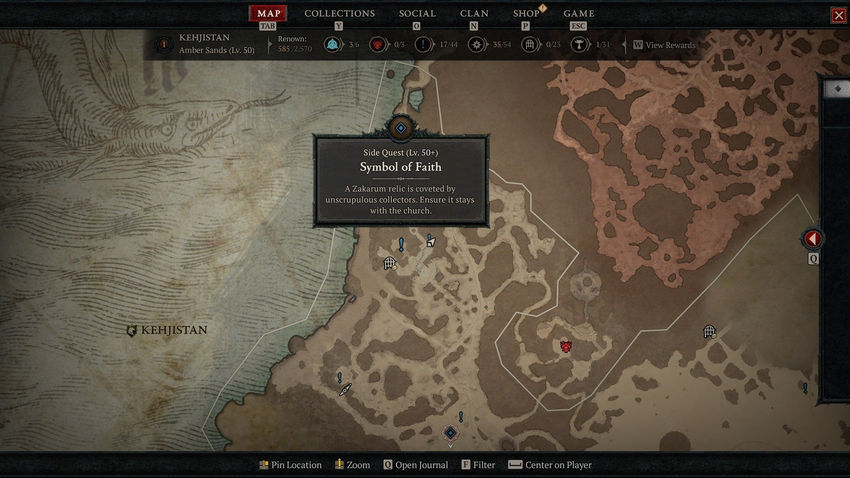The height and width of the screenshot is (478, 850).
Task: Select the Map tab
Action: (267, 14)
